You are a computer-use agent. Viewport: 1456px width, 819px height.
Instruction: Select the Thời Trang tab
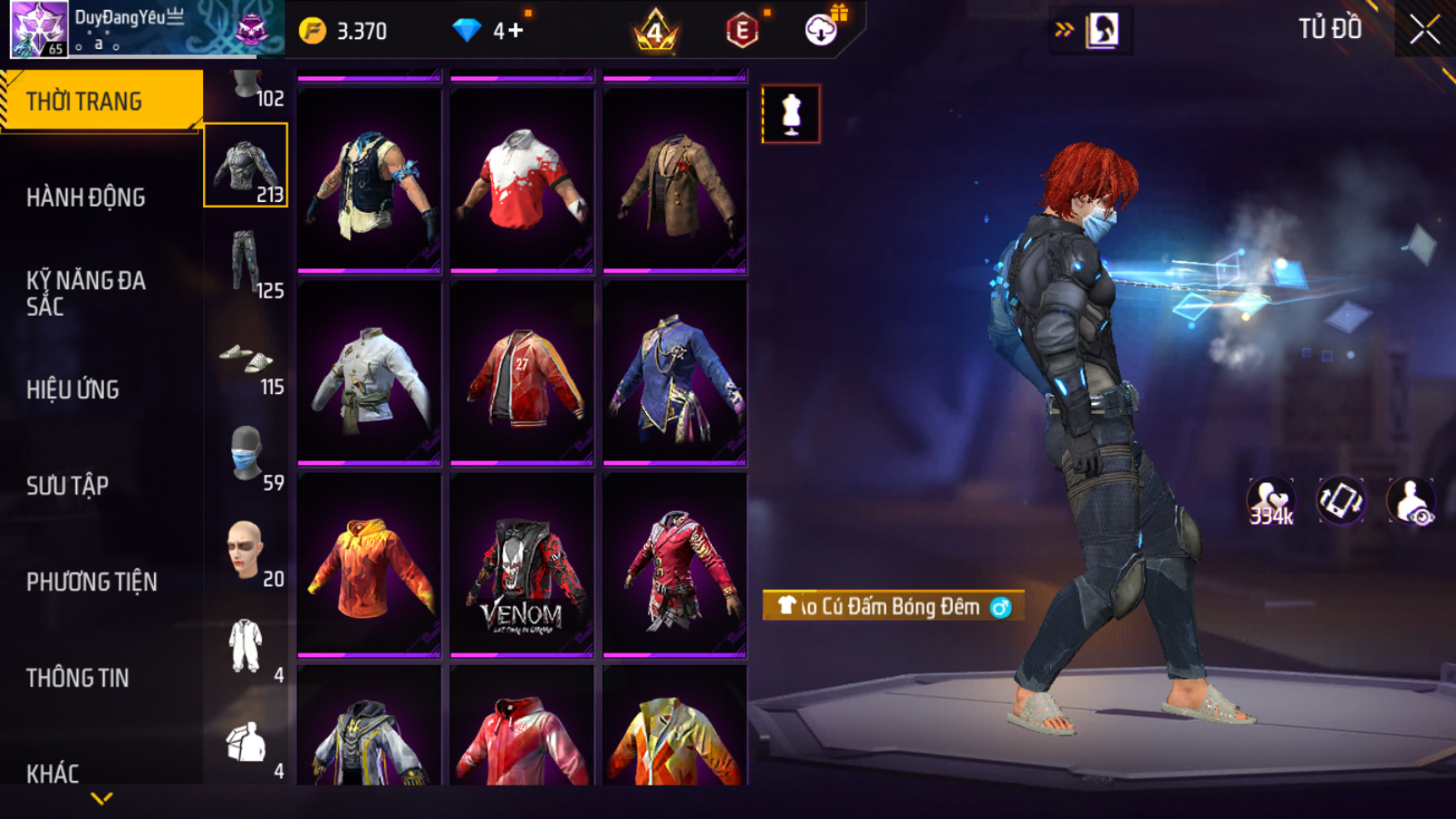click(84, 101)
